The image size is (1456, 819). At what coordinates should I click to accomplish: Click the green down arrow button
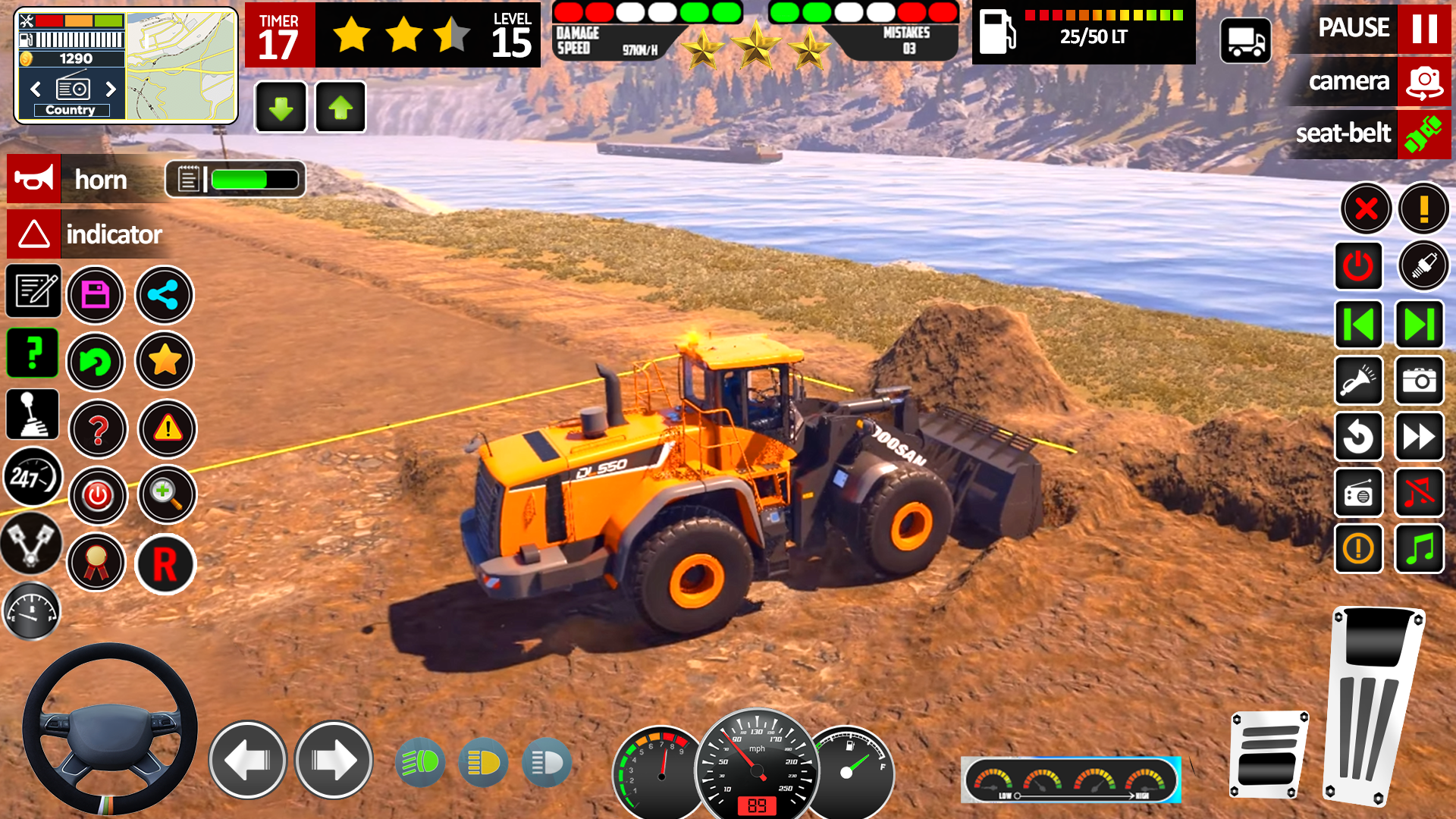pos(281,108)
